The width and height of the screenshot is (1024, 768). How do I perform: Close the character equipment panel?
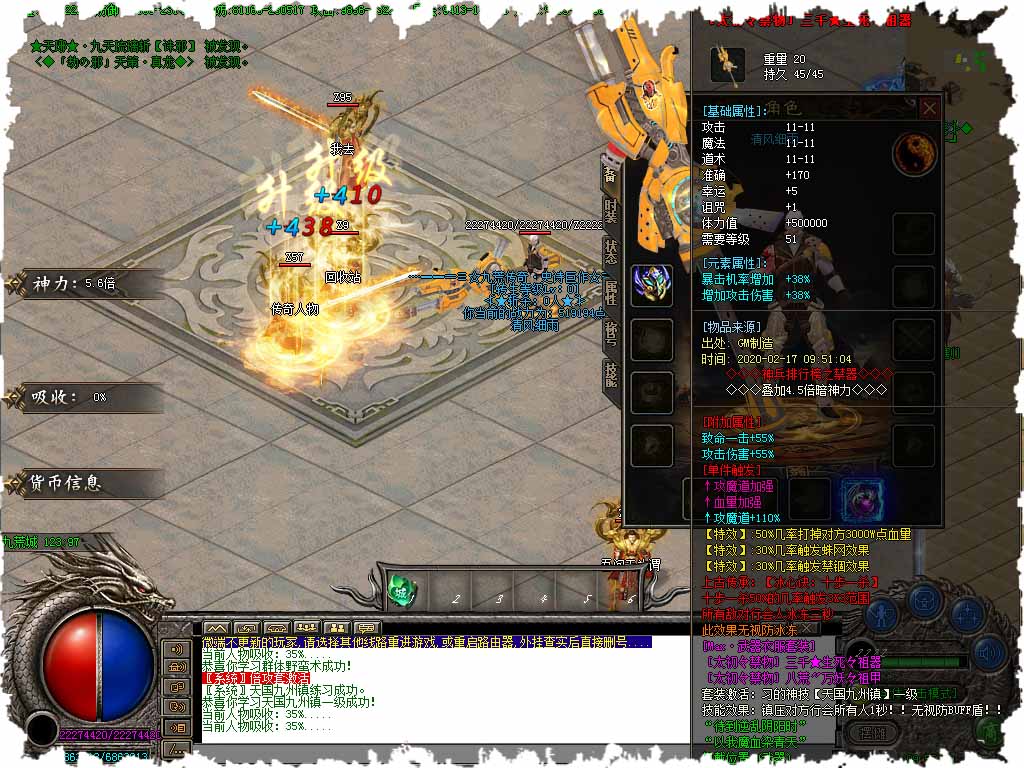tap(929, 107)
